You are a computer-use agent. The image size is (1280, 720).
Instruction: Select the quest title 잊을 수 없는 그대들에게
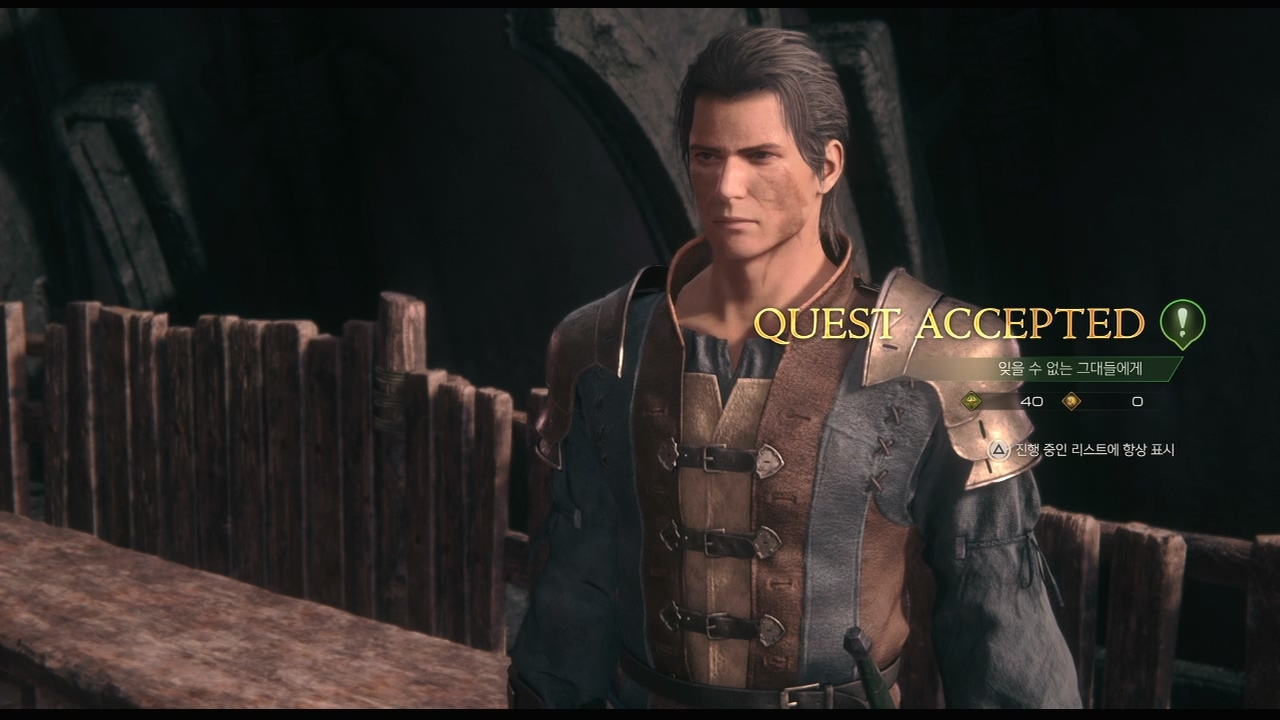click(x=1070, y=368)
